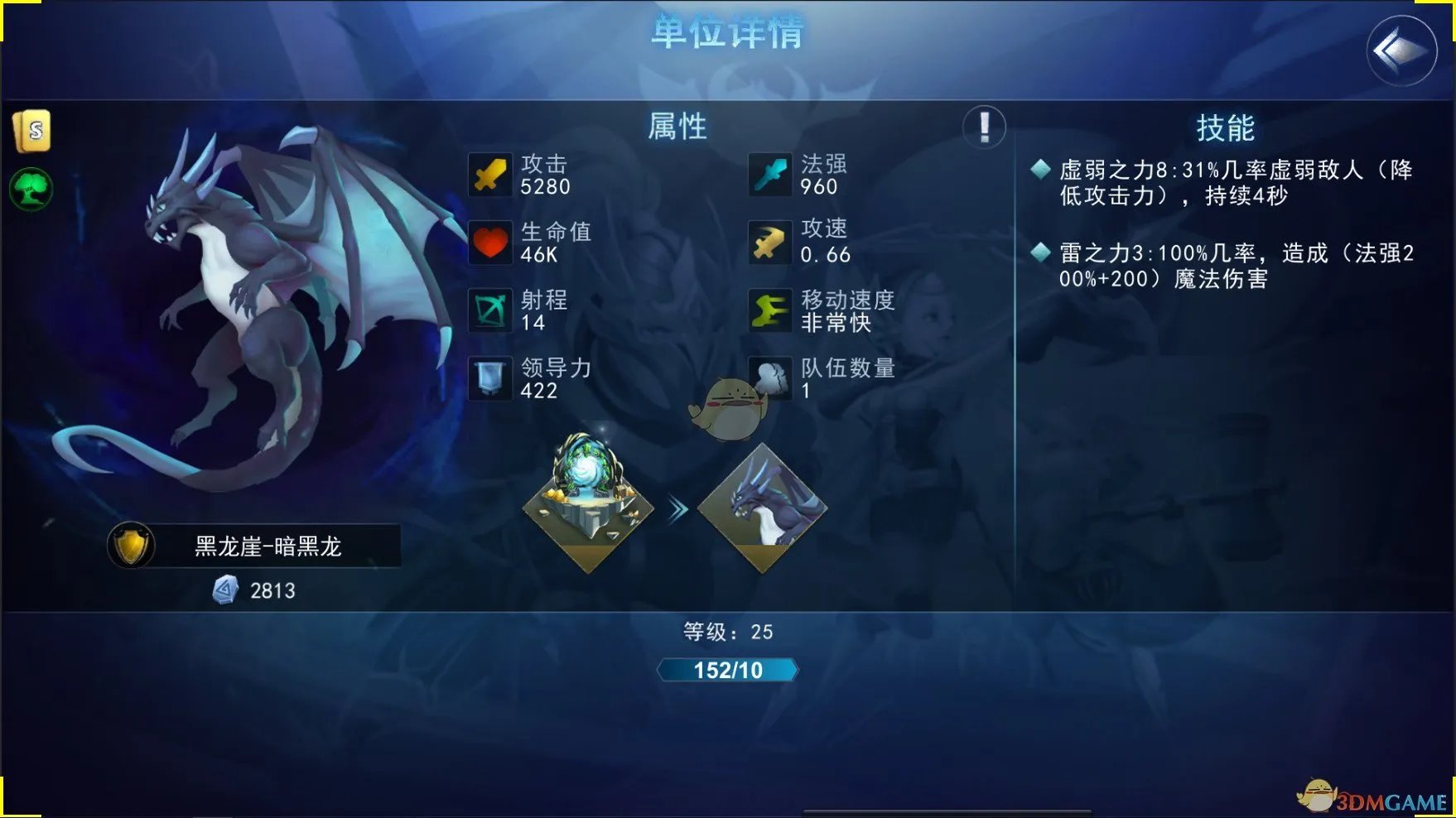This screenshot has width=1456, height=818.
Task: Click the heart icon next to 生命值
Action: (x=491, y=243)
